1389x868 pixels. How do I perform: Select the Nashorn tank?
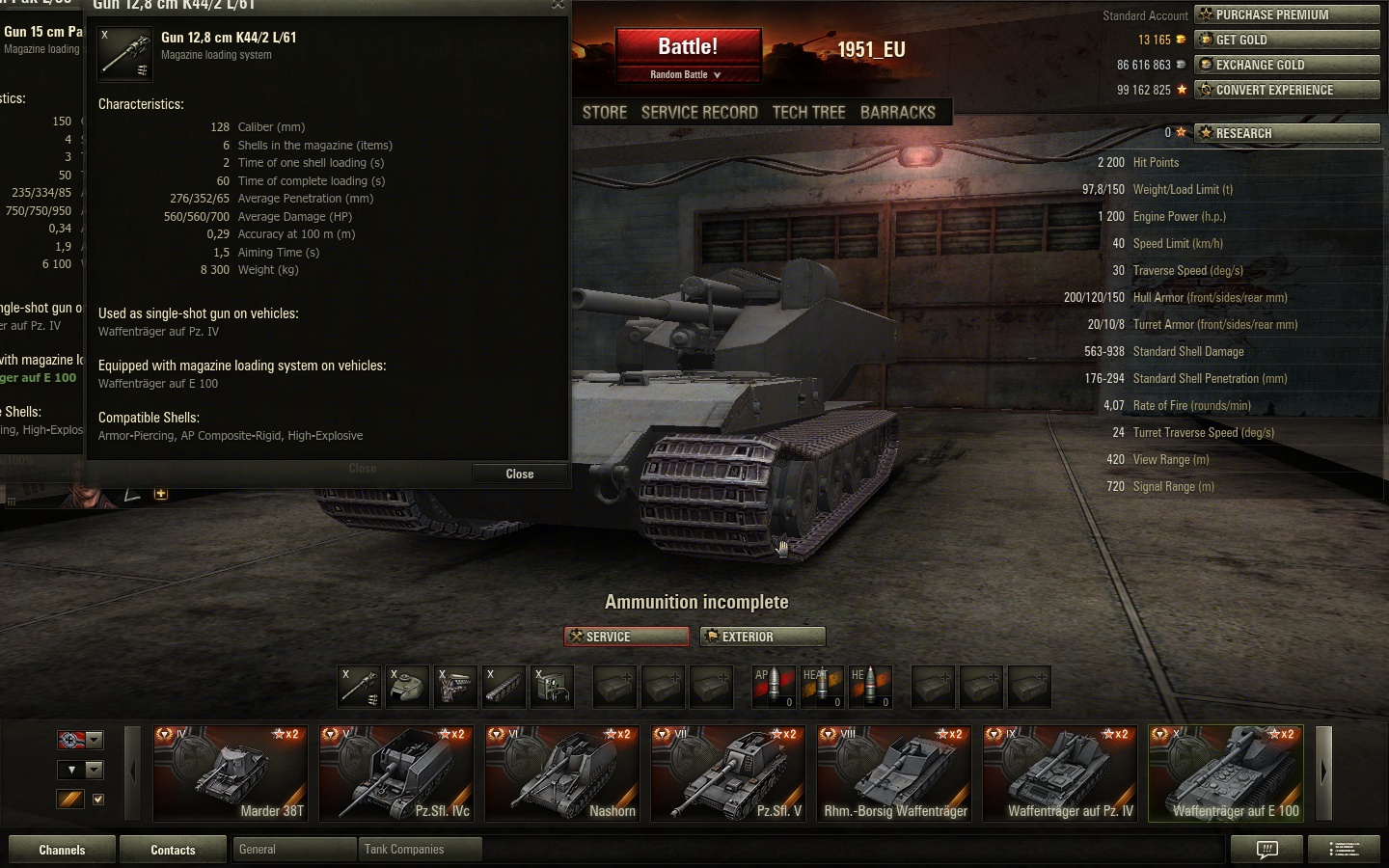coord(562,773)
